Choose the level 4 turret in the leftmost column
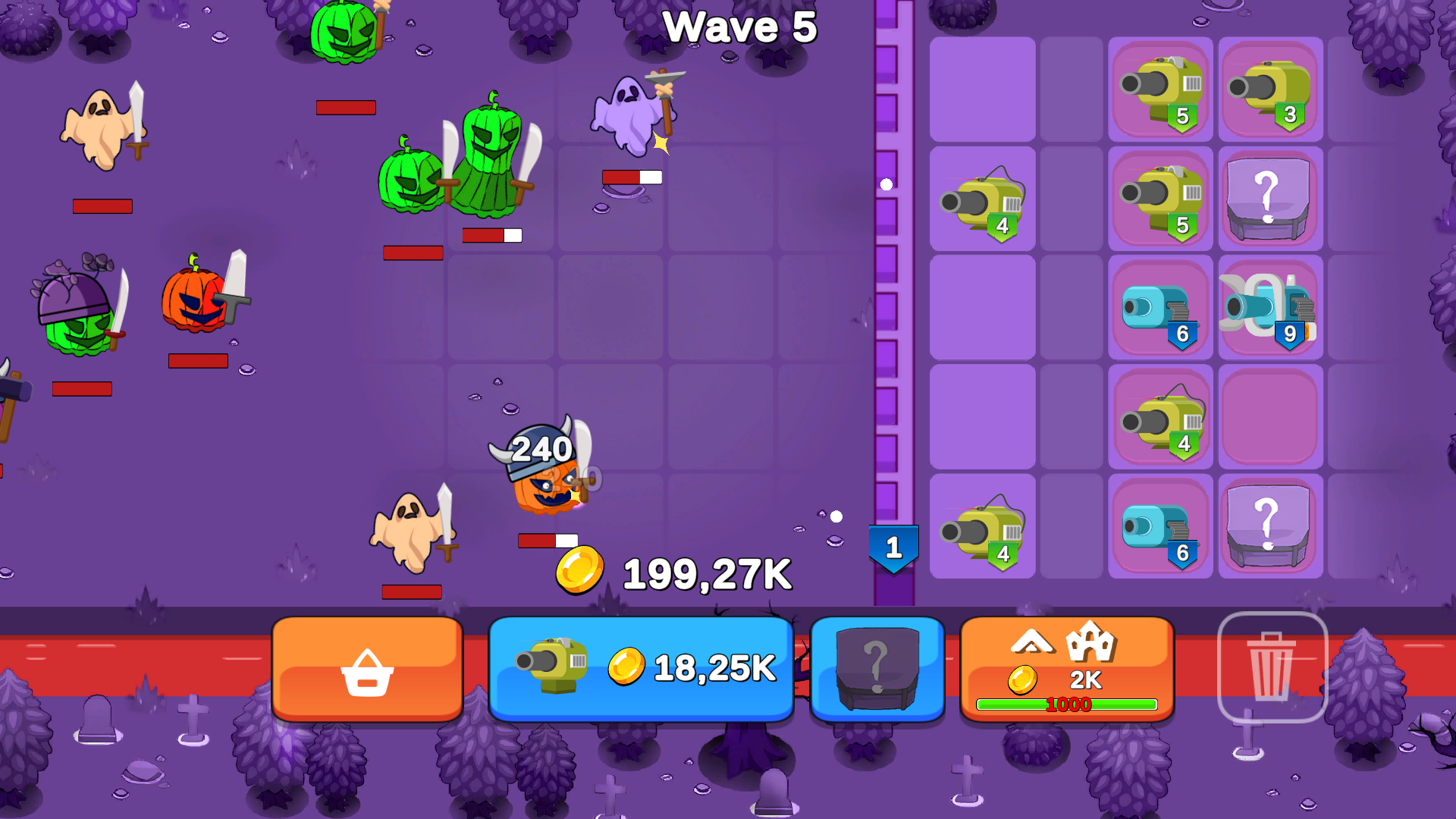The height and width of the screenshot is (819, 1456). pyautogui.click(x=982, y=199)
